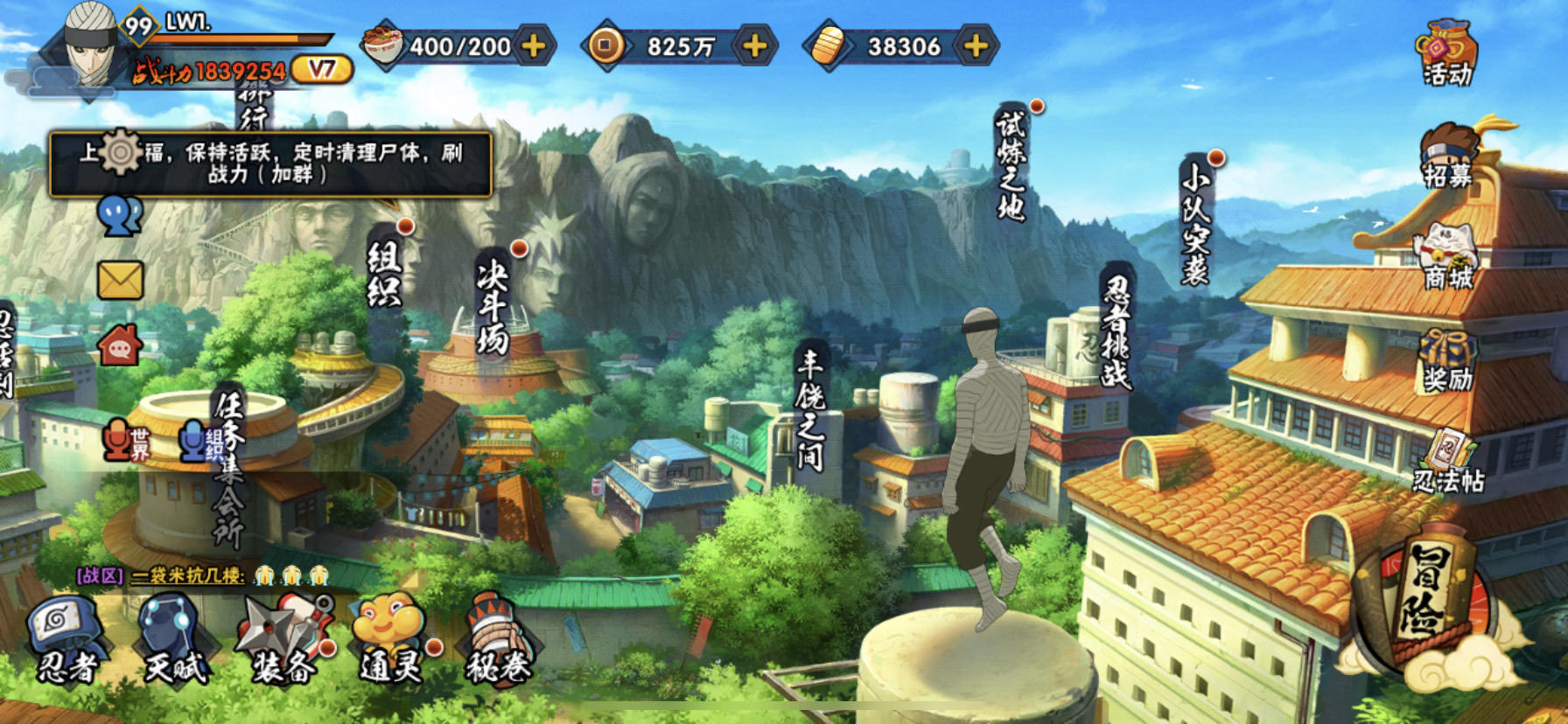Activate the 世界 world voice chat microphone

[x=125, y=440]
